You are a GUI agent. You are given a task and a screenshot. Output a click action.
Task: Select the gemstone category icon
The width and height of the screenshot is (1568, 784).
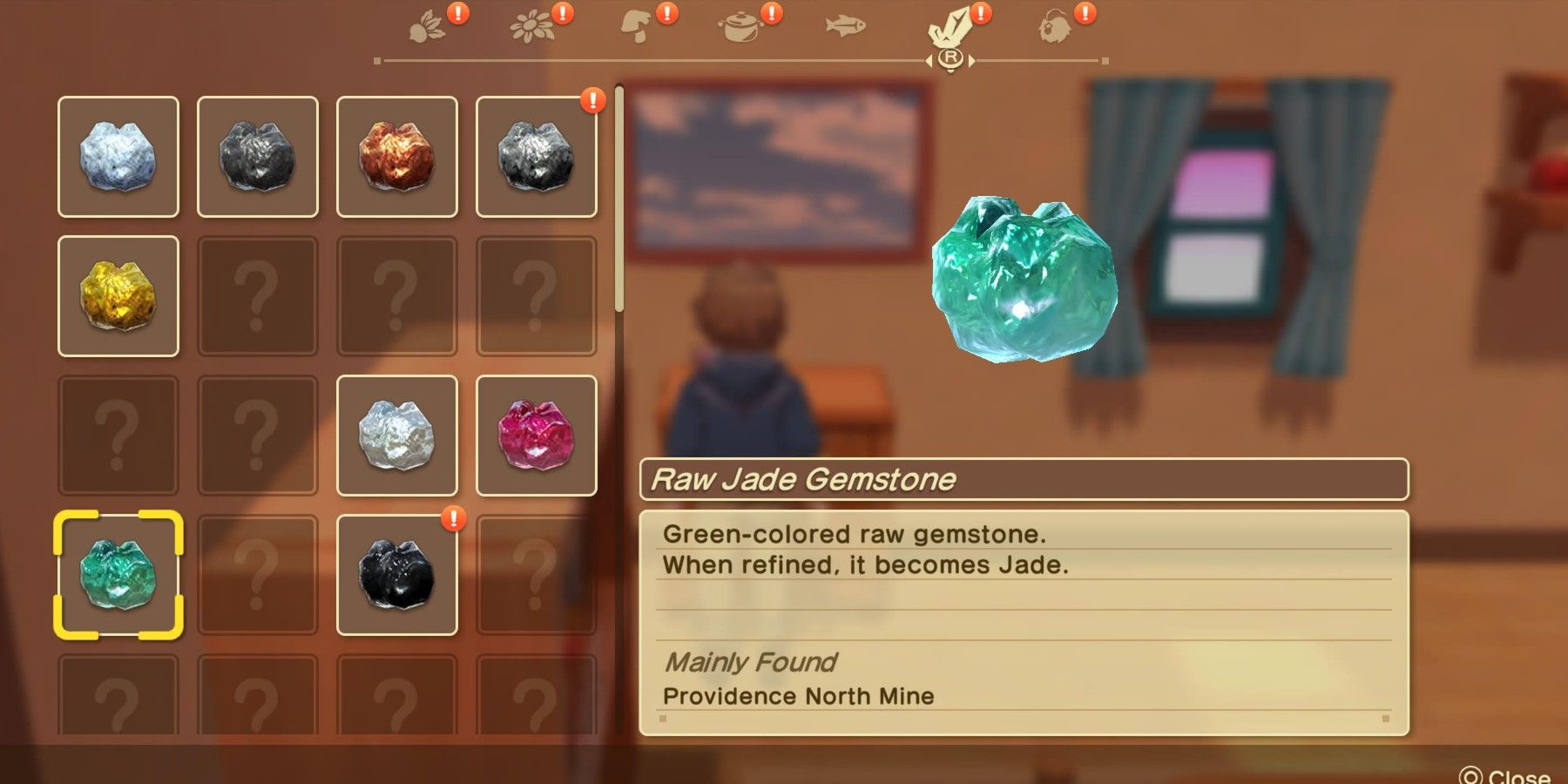952,28
